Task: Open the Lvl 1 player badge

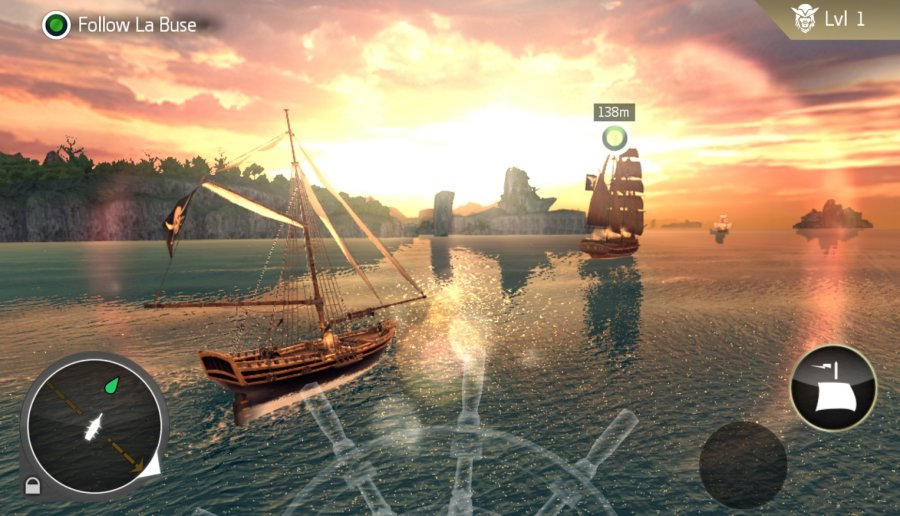Action: click(x=829, y=20)
